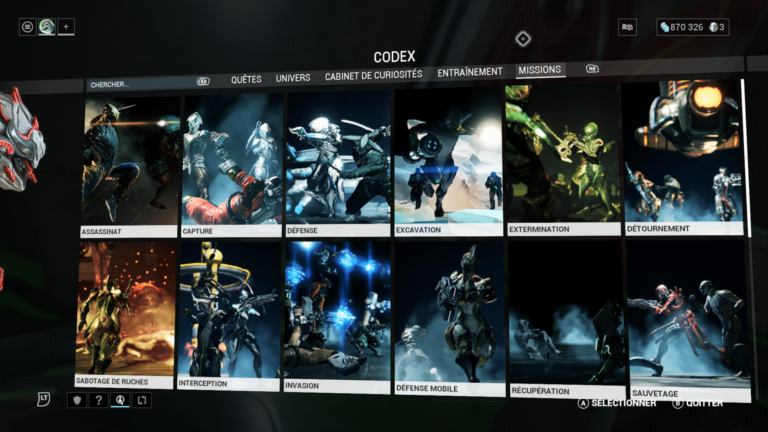The image size is (768, 432).
Task: Open the Quêtes tab
Action: click(246, 78)
